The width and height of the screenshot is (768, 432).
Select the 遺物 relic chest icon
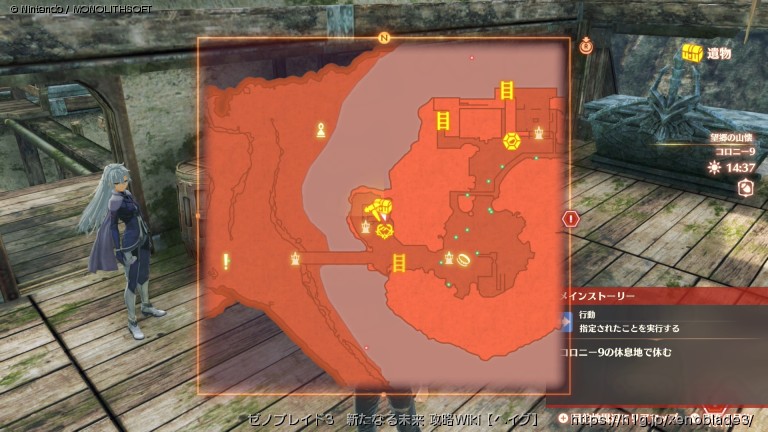click(691, 53)
